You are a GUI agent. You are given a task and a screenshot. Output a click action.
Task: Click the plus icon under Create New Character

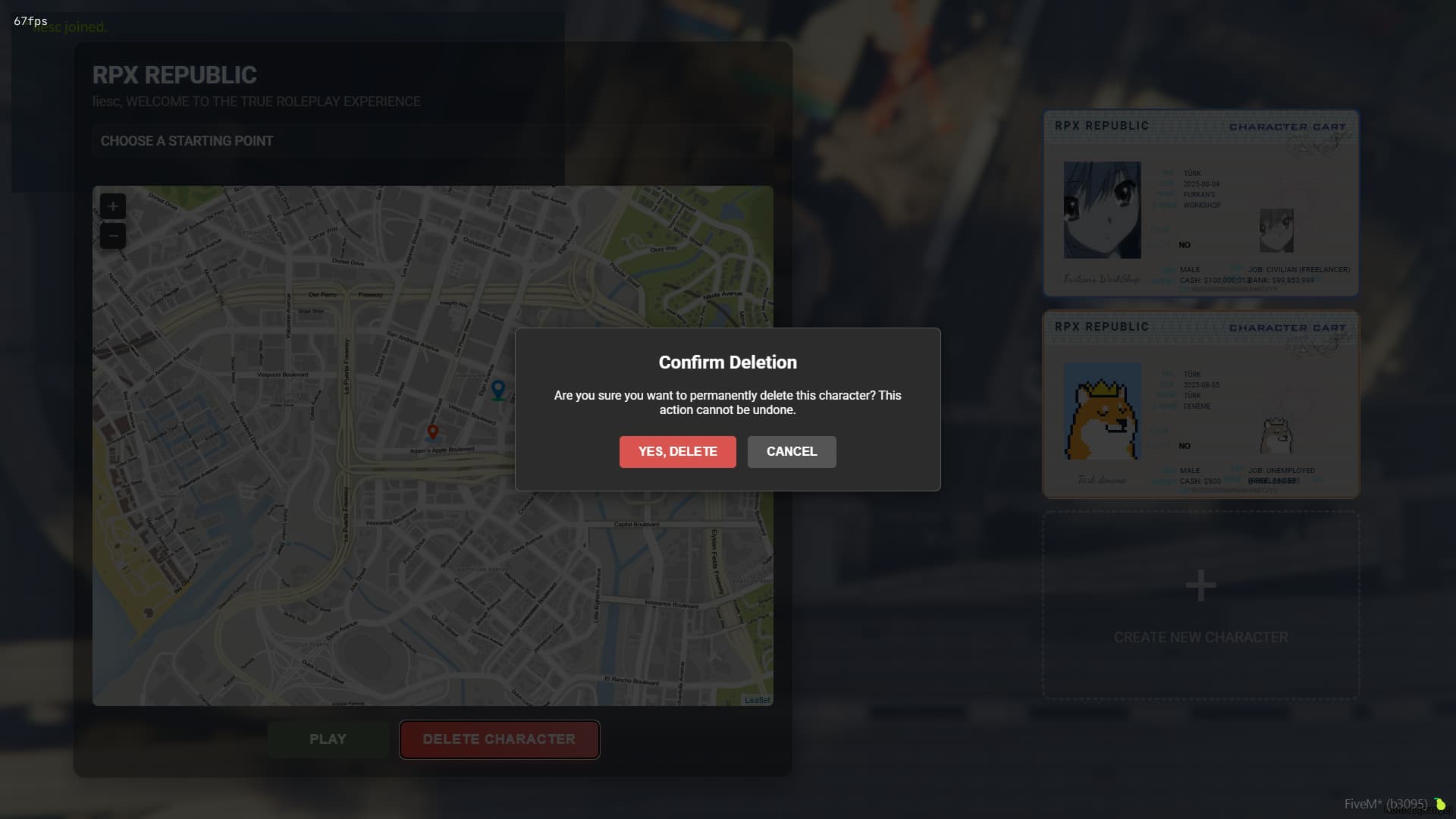point(1200,586)
